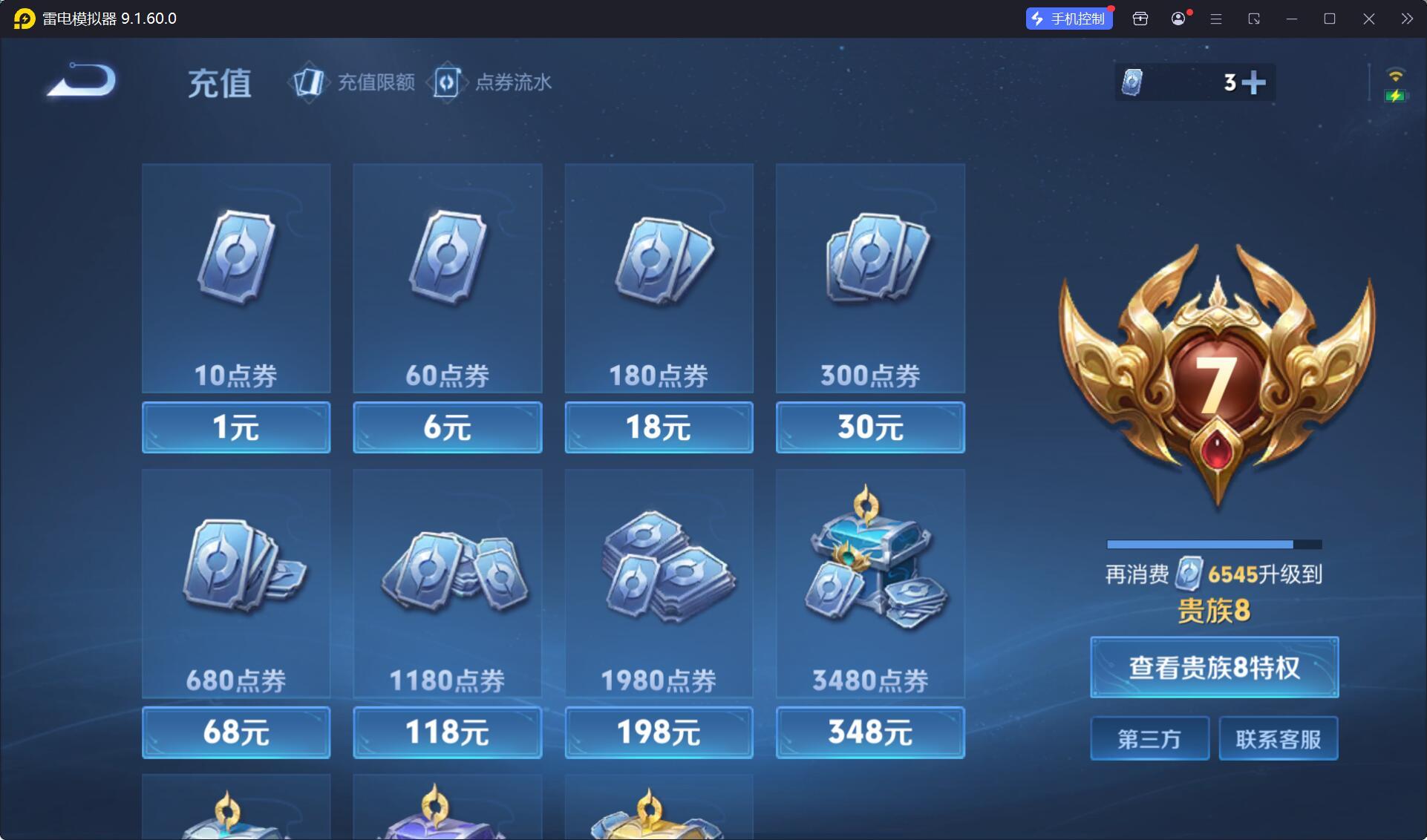1427x840 pixels.
Task: Buy 60 vouchers for 6元
Action: (x=447, y=427)
